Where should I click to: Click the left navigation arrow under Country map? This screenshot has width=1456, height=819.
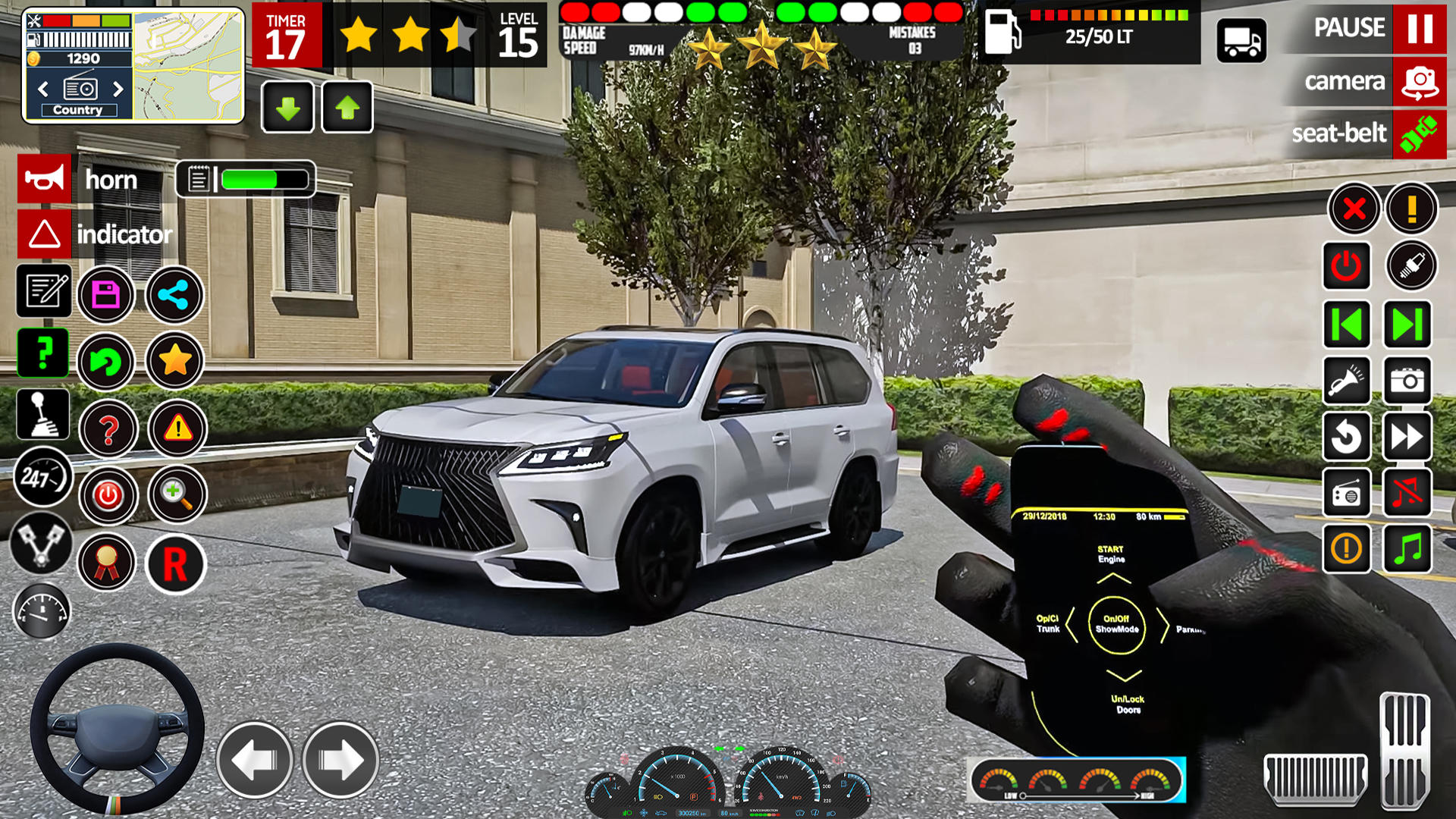[x=42, y=89]
